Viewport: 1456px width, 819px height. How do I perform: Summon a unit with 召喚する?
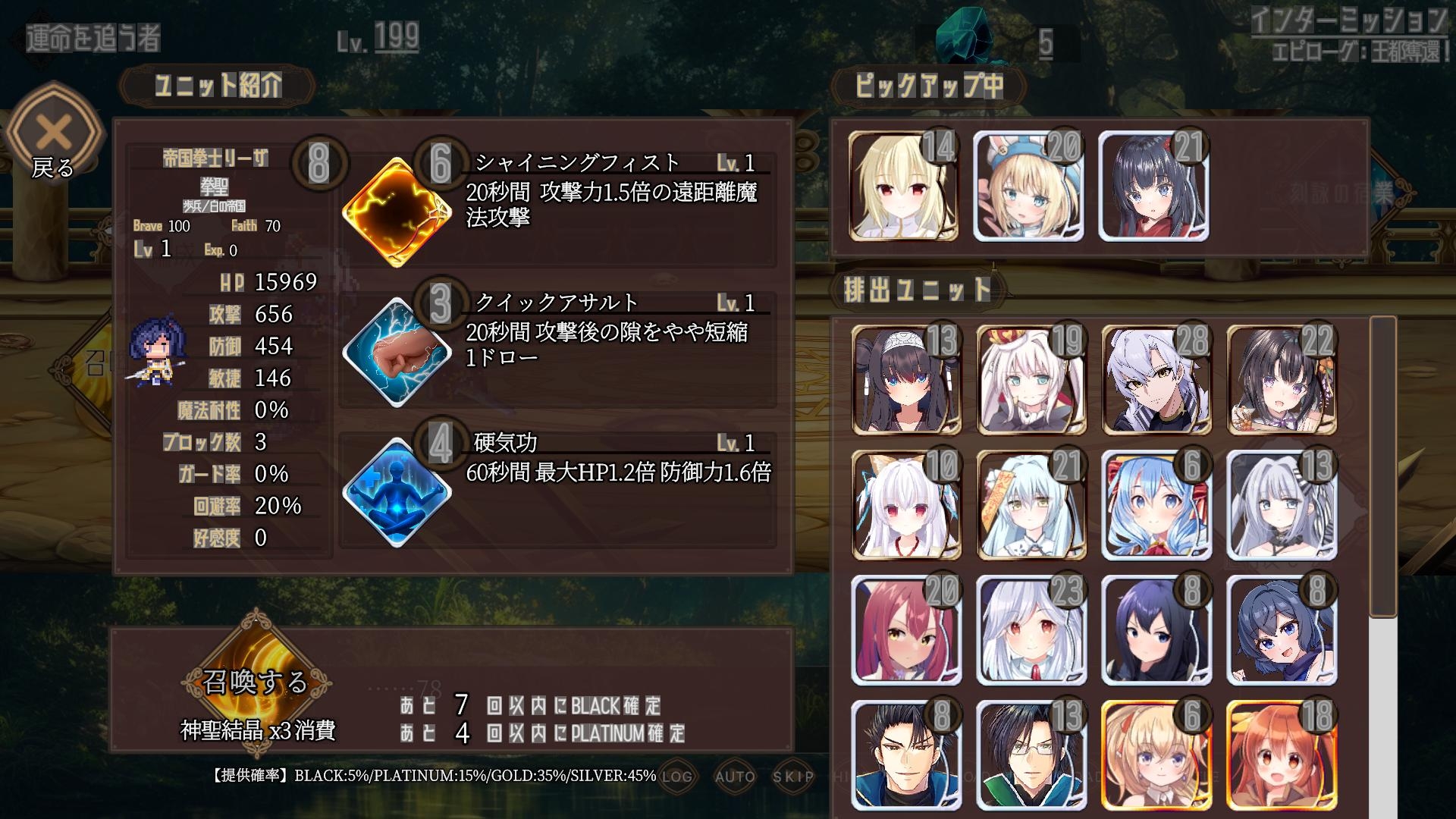coord(256,682)
